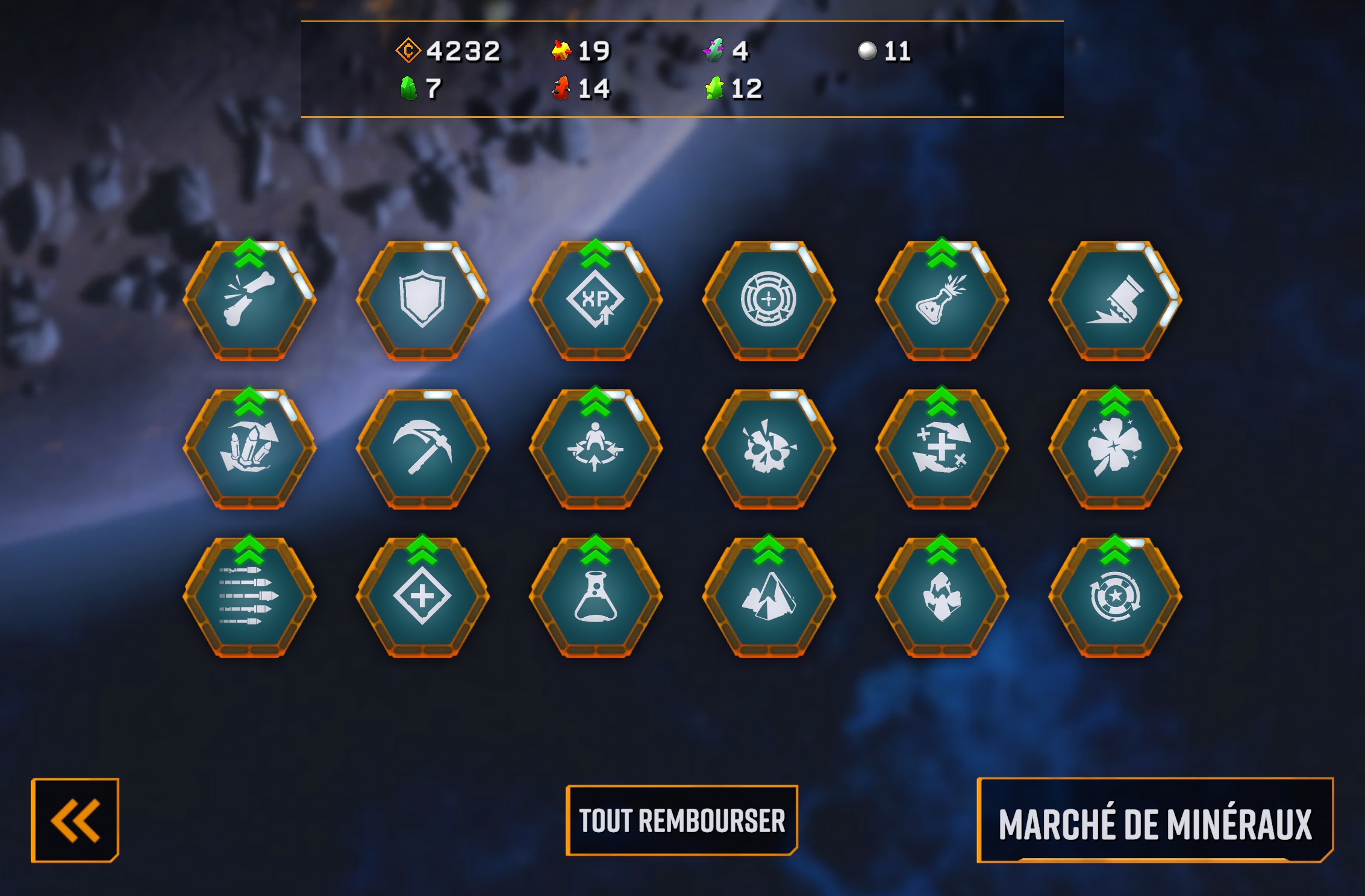Choose the diamond plus sign upgrade
Screen dimensions: 1365x896
coord(422,597)
